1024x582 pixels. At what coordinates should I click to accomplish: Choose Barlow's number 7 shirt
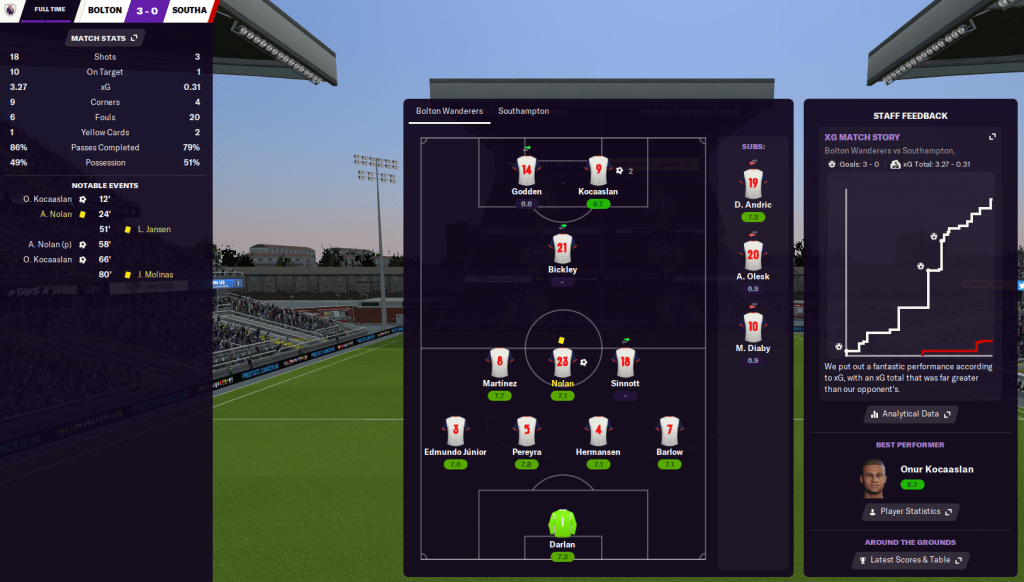tap(670, 431)
